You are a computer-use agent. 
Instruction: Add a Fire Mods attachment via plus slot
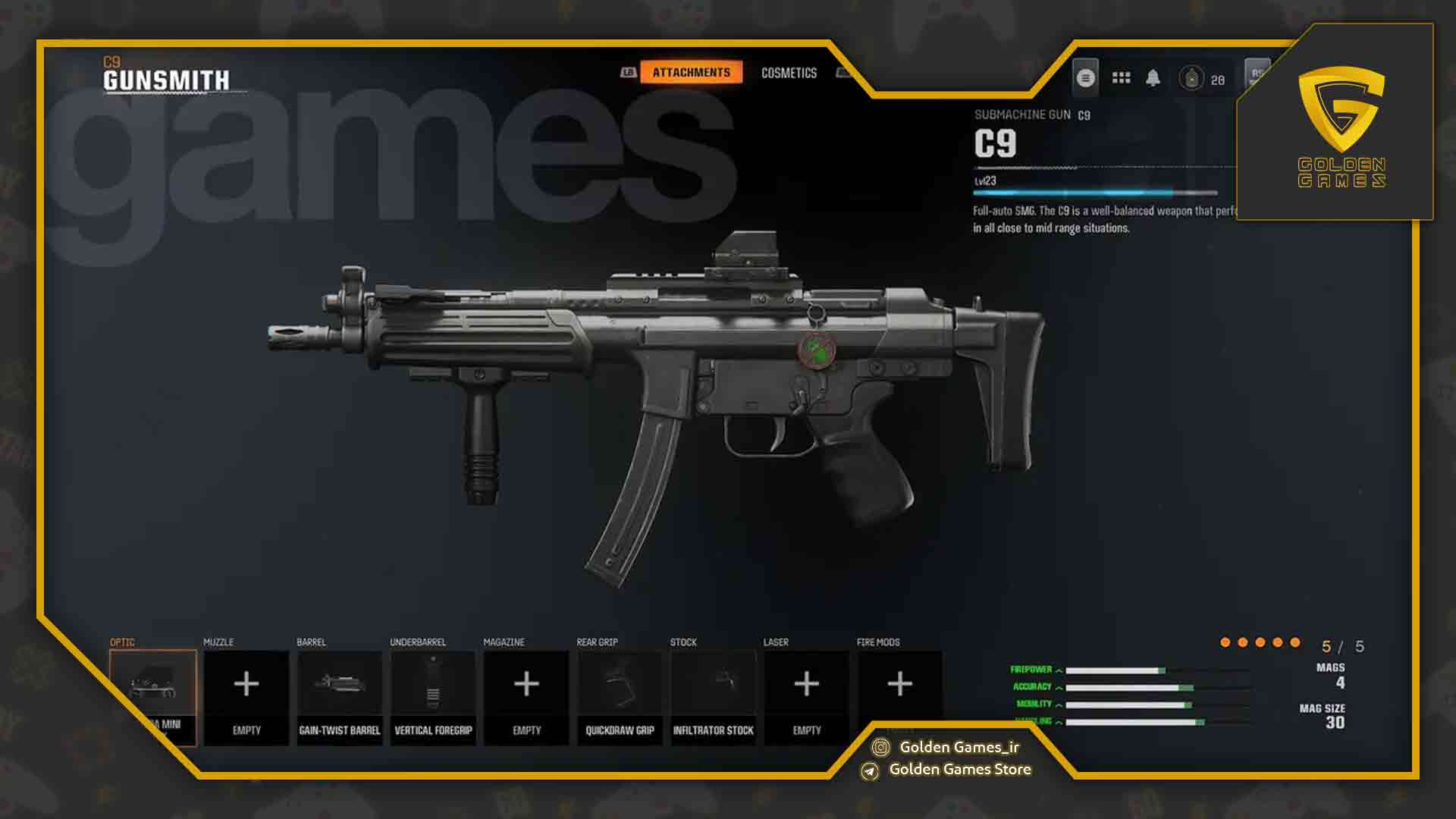(x=900, y=684)
